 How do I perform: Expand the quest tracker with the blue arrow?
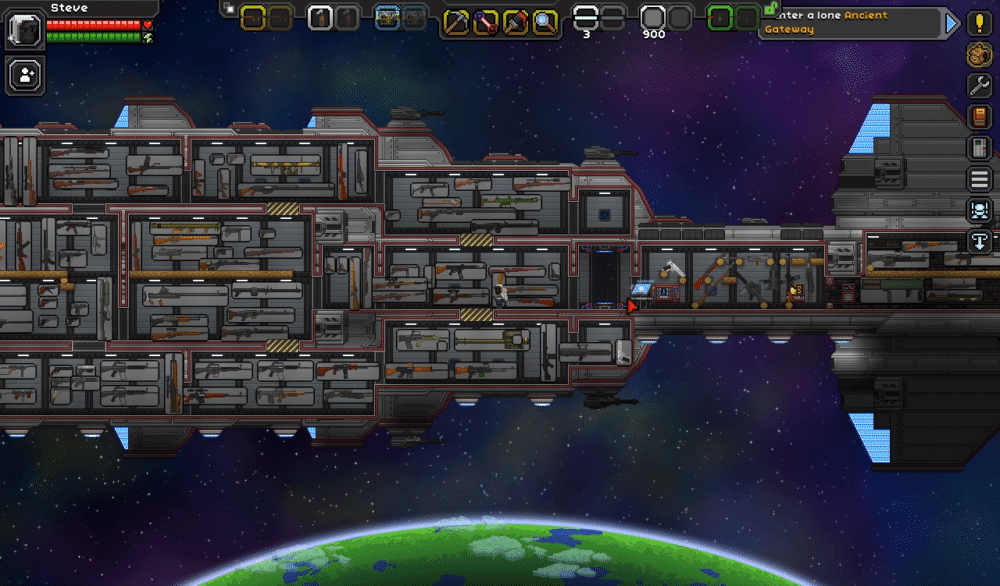(951, 23)
